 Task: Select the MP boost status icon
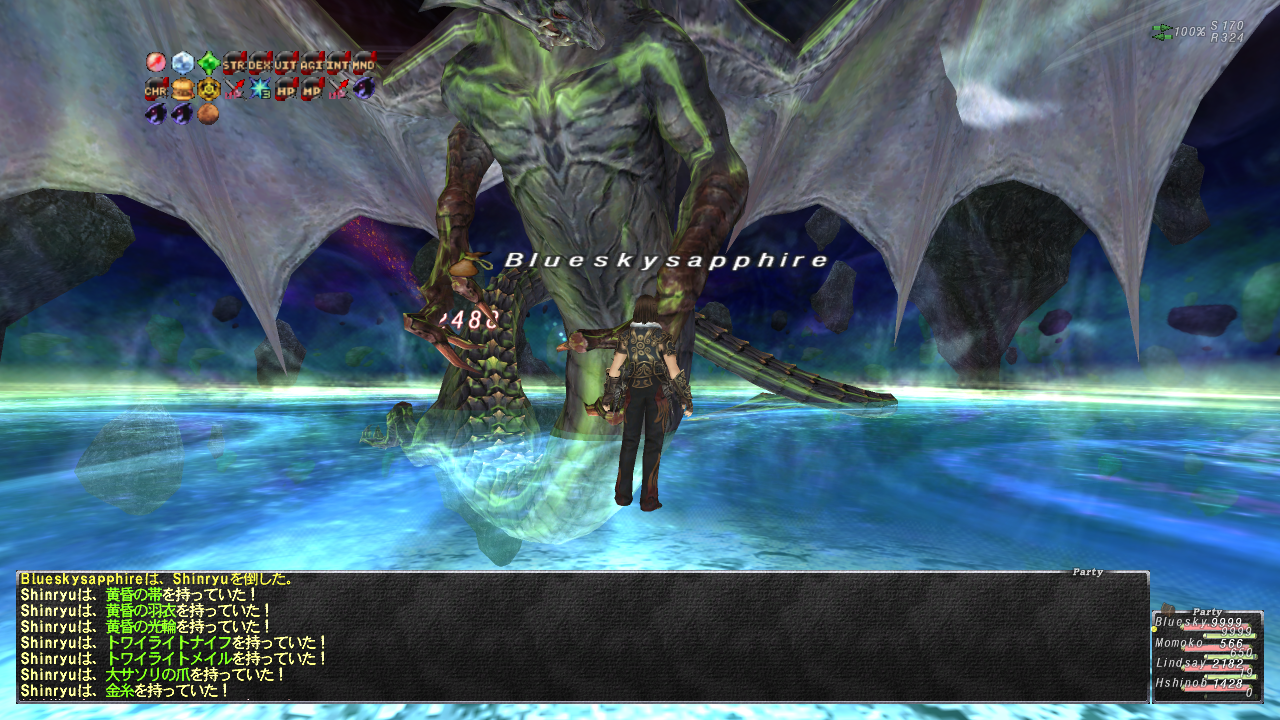pyautogui.click(x=312, y=90)
